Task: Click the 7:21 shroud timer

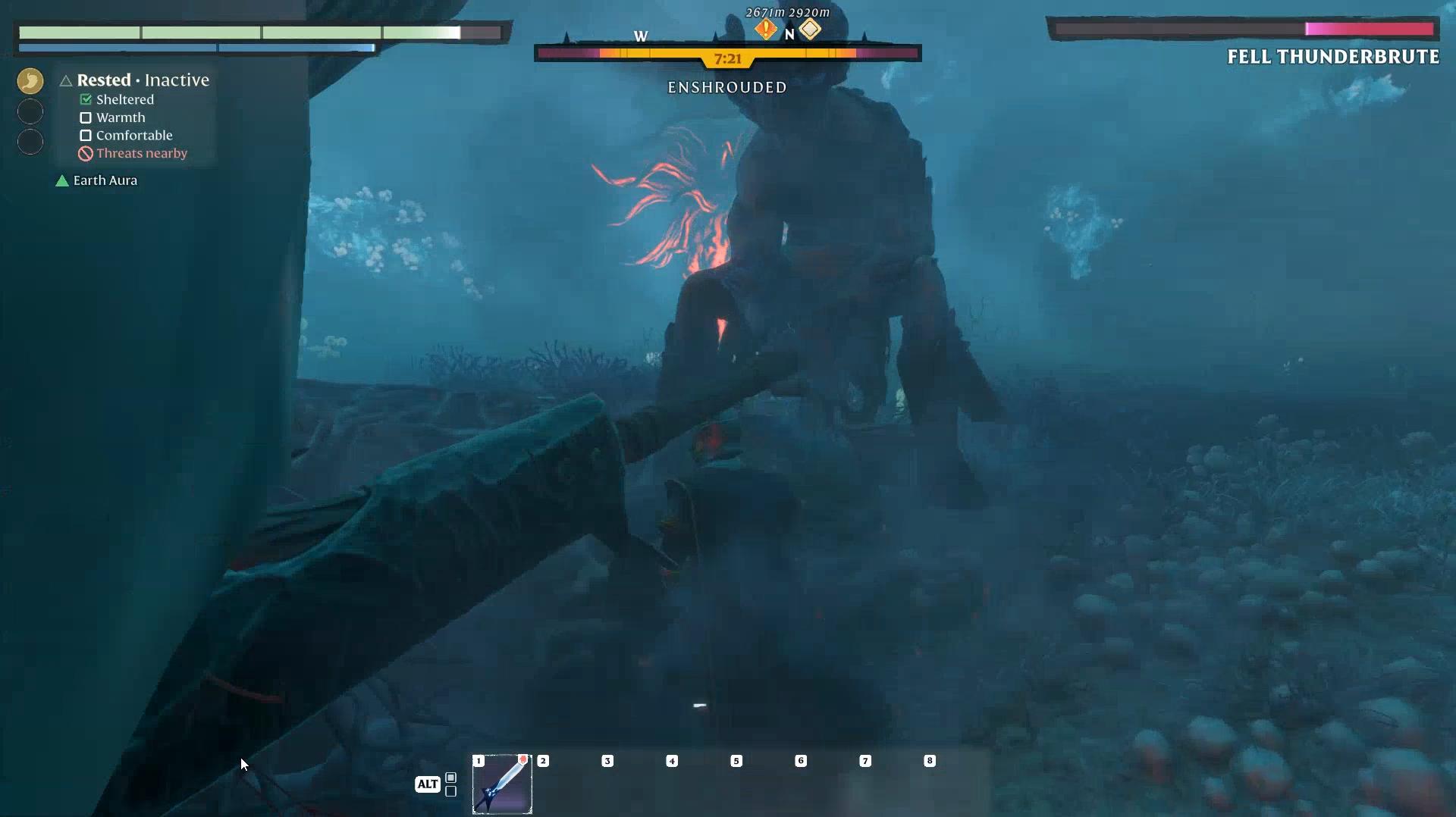Action: coord(727,58)
